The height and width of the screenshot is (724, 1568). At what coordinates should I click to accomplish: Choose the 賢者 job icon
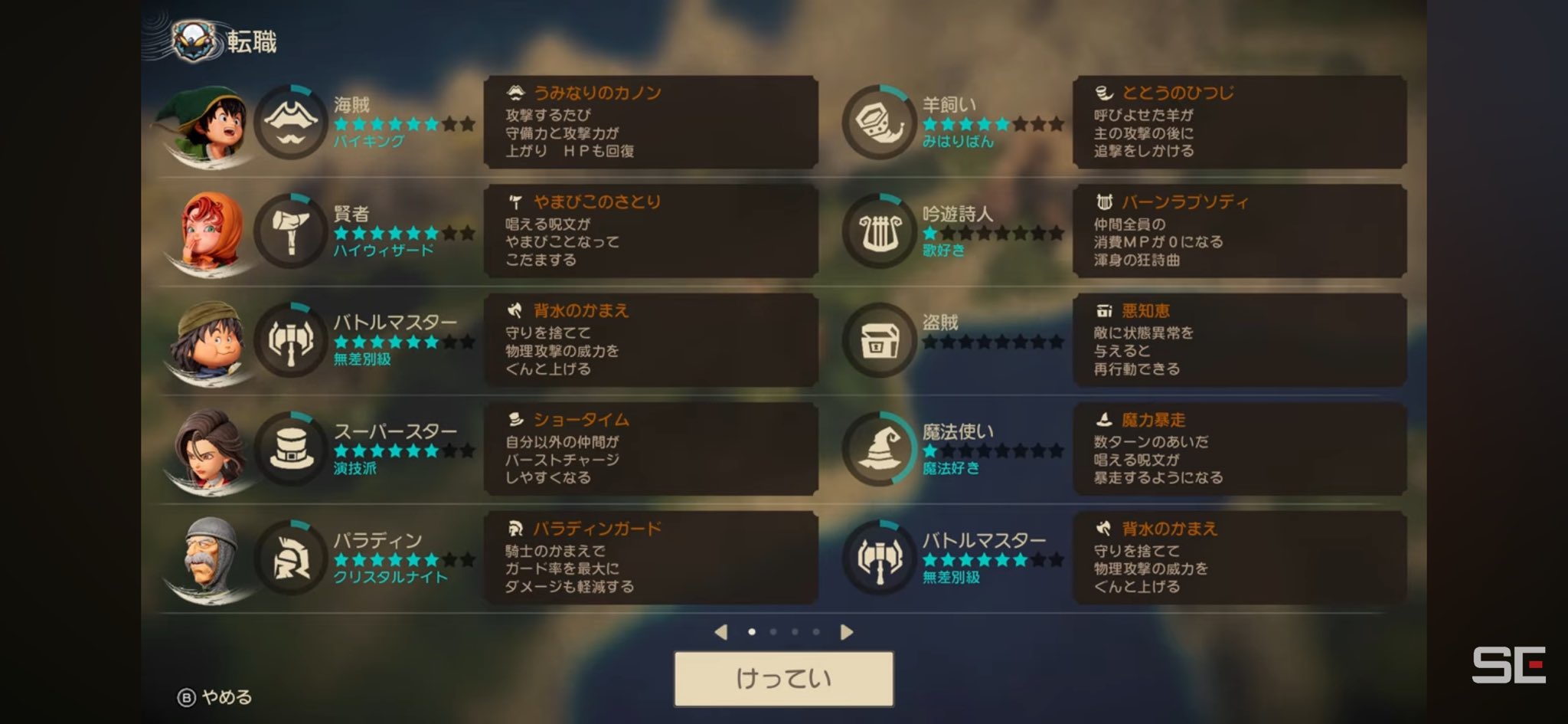click(x=291, y=231)
